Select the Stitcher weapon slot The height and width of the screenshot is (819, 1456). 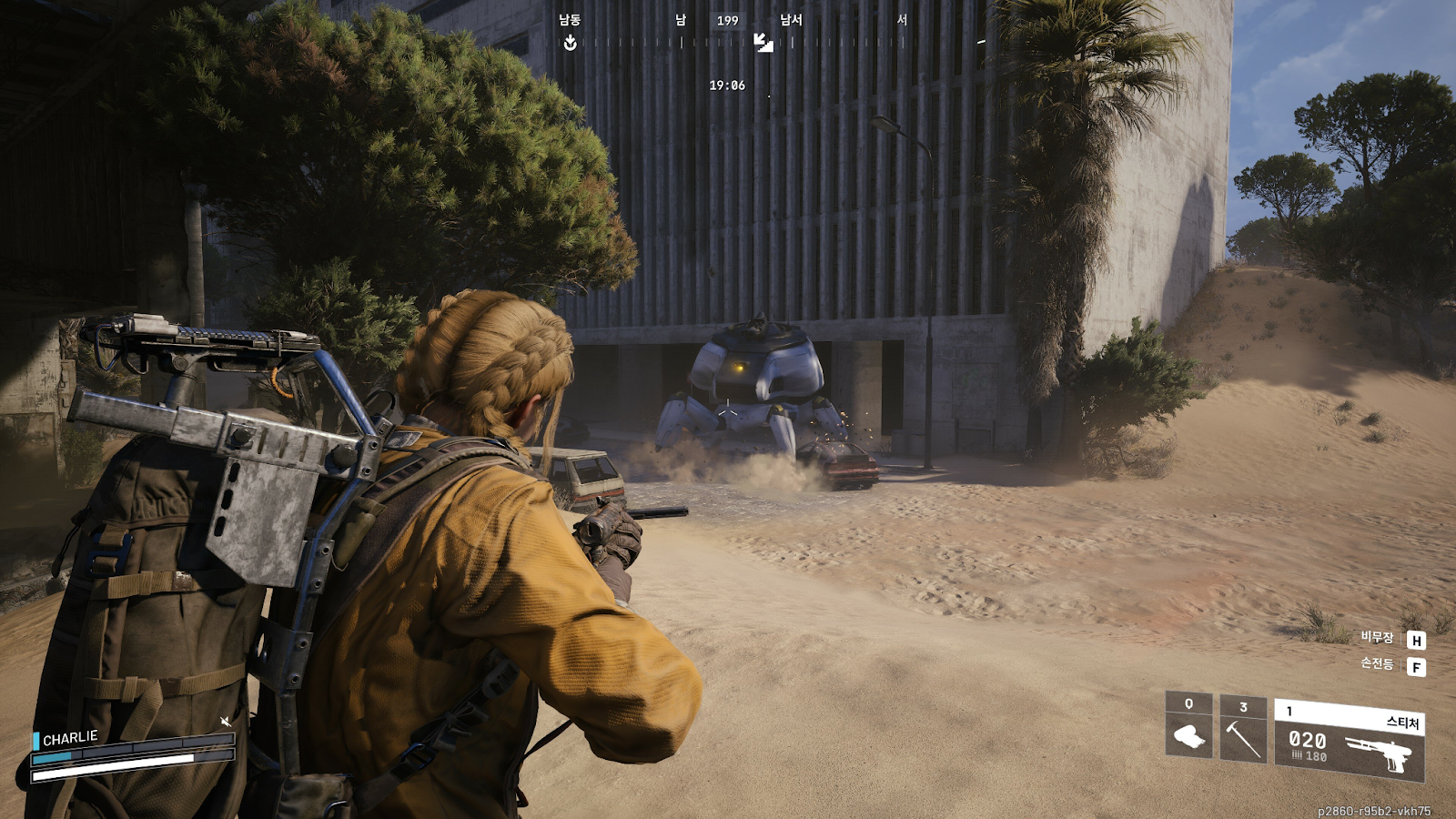(x=1349, y=742)
